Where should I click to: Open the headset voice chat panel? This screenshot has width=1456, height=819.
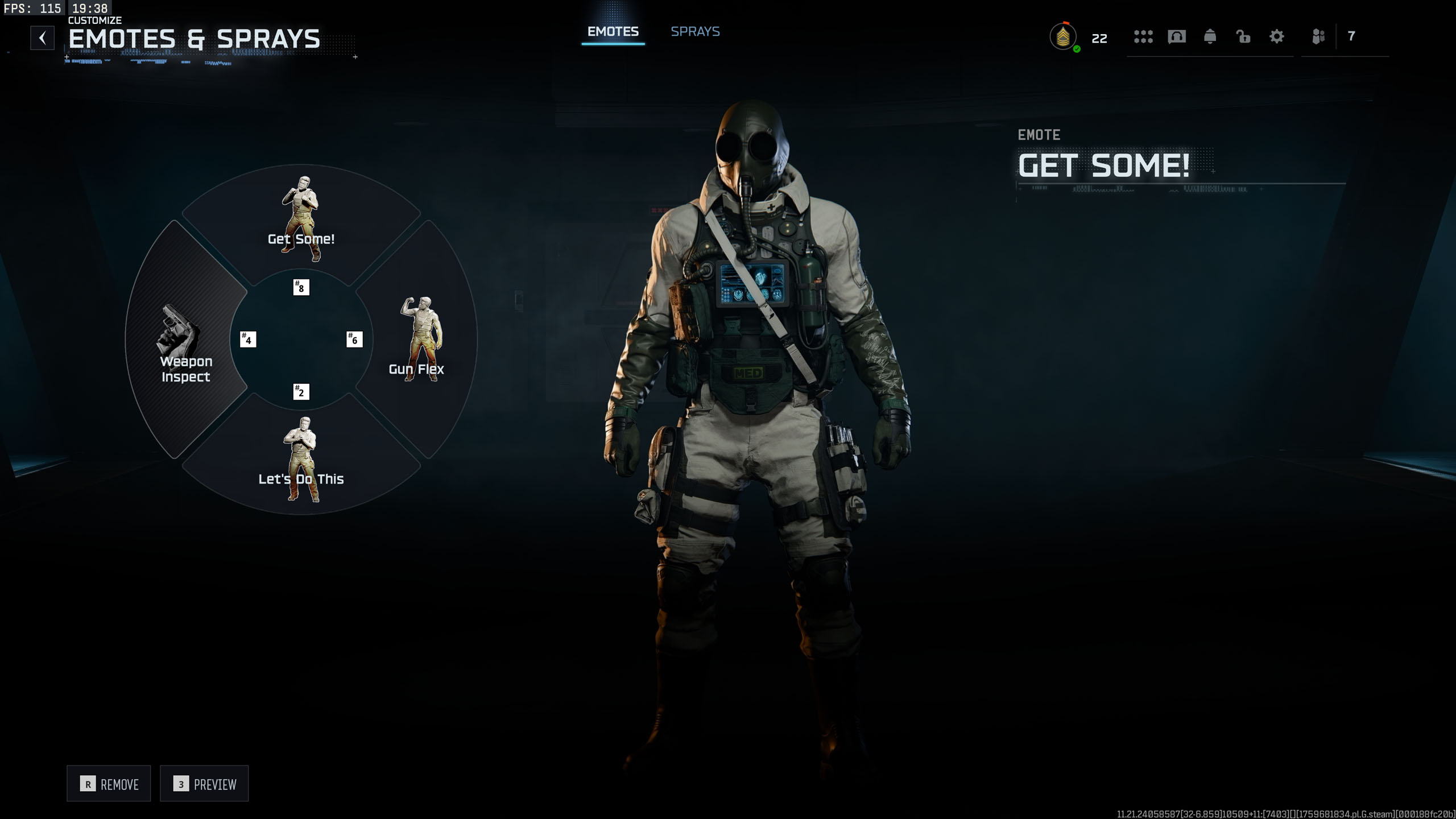pos(1176,37)
